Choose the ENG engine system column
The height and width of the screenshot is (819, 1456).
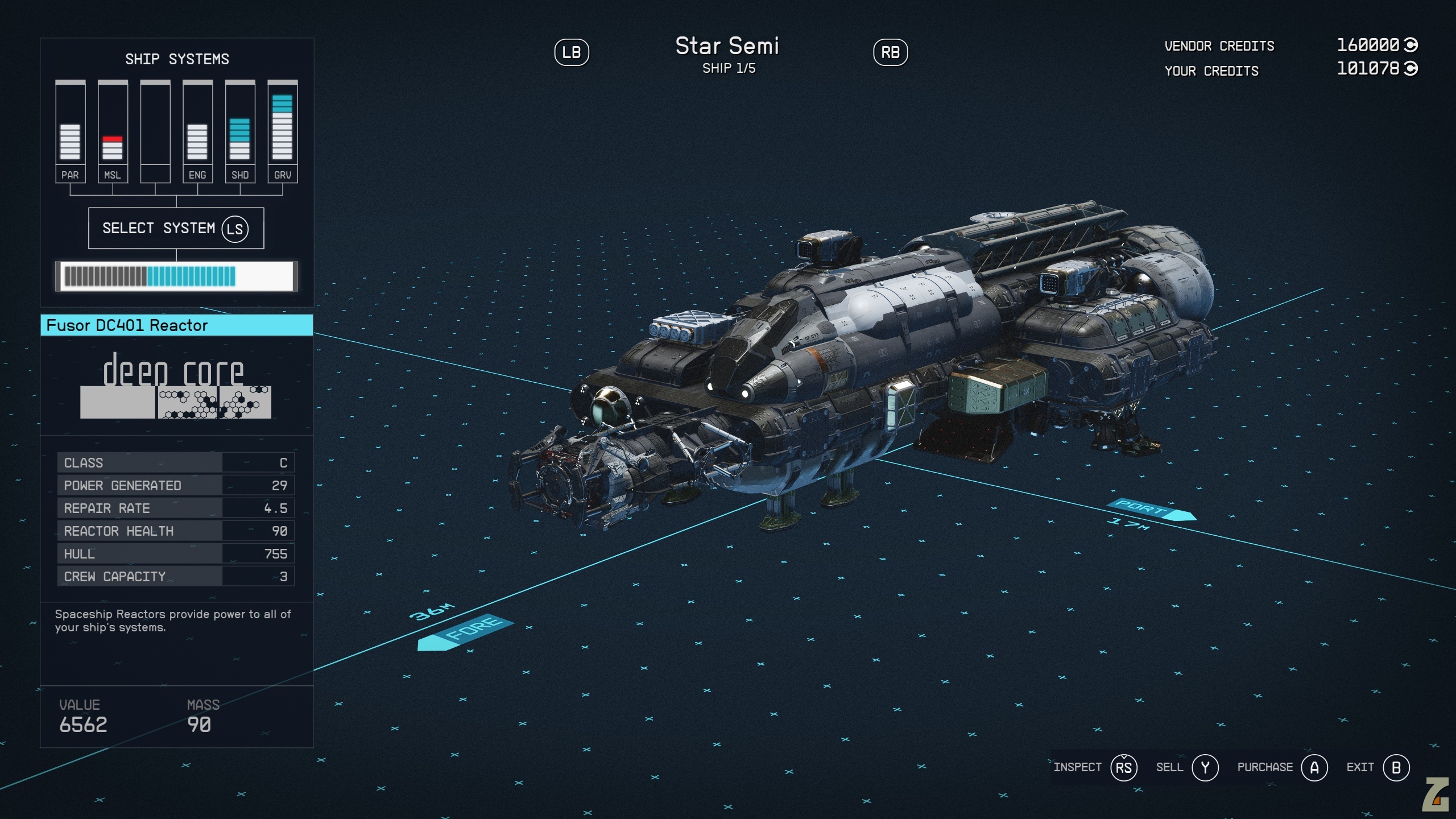[197, 132]
